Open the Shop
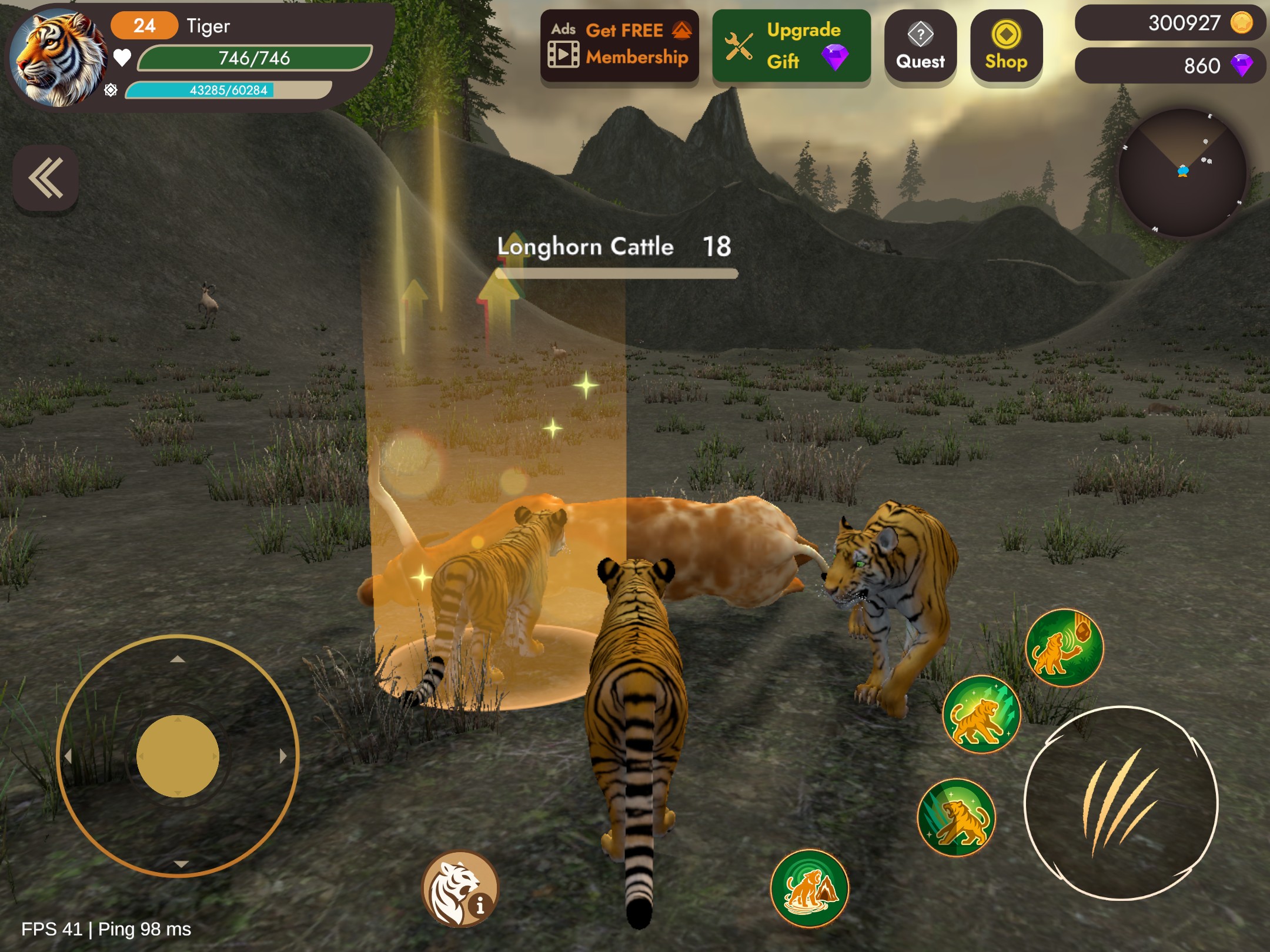Viewport: 1270px width, 952px height. pyautogui.click(x=1006, y=47)
